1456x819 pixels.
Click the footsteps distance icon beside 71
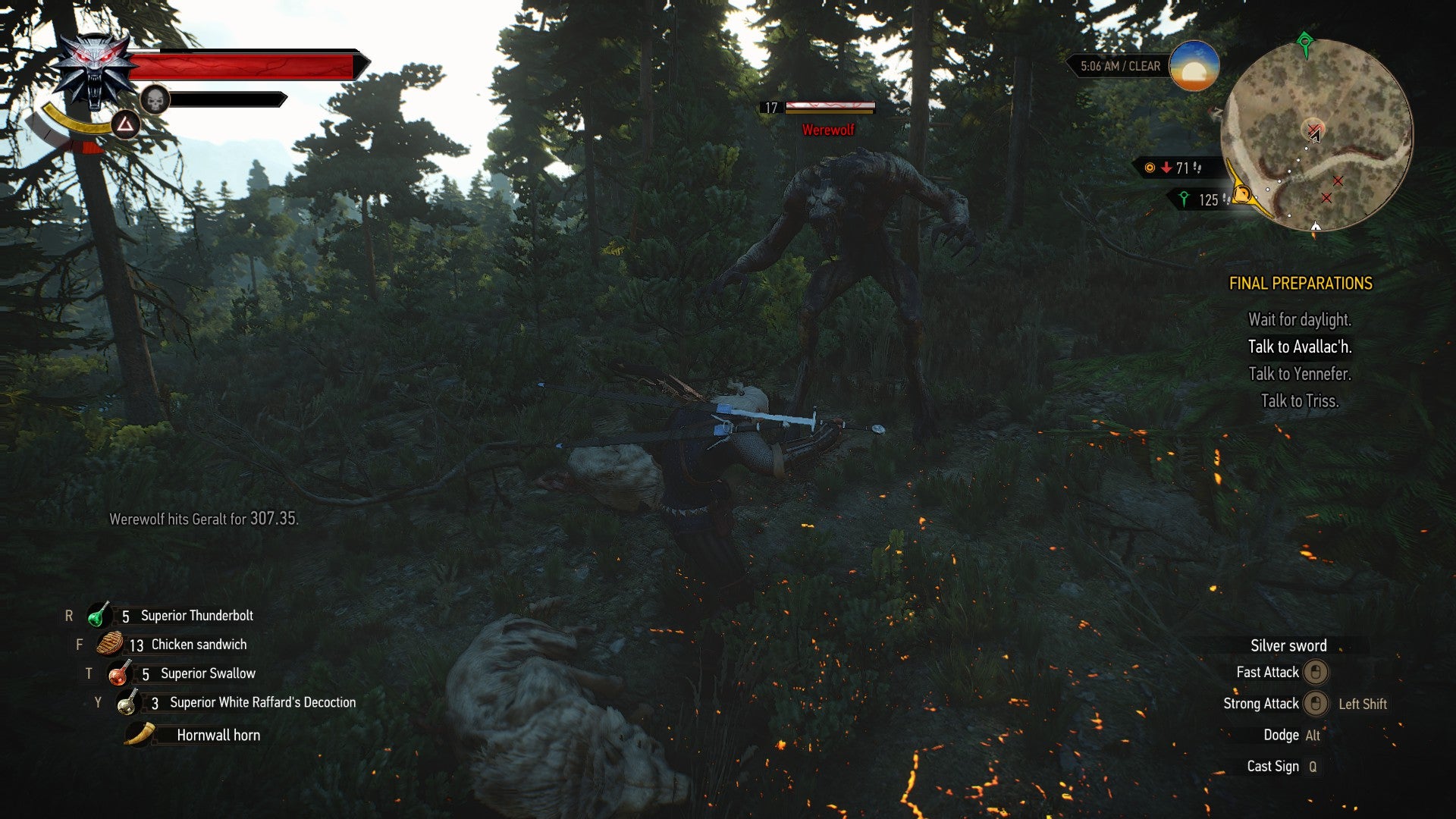(x=1197, y=168)
